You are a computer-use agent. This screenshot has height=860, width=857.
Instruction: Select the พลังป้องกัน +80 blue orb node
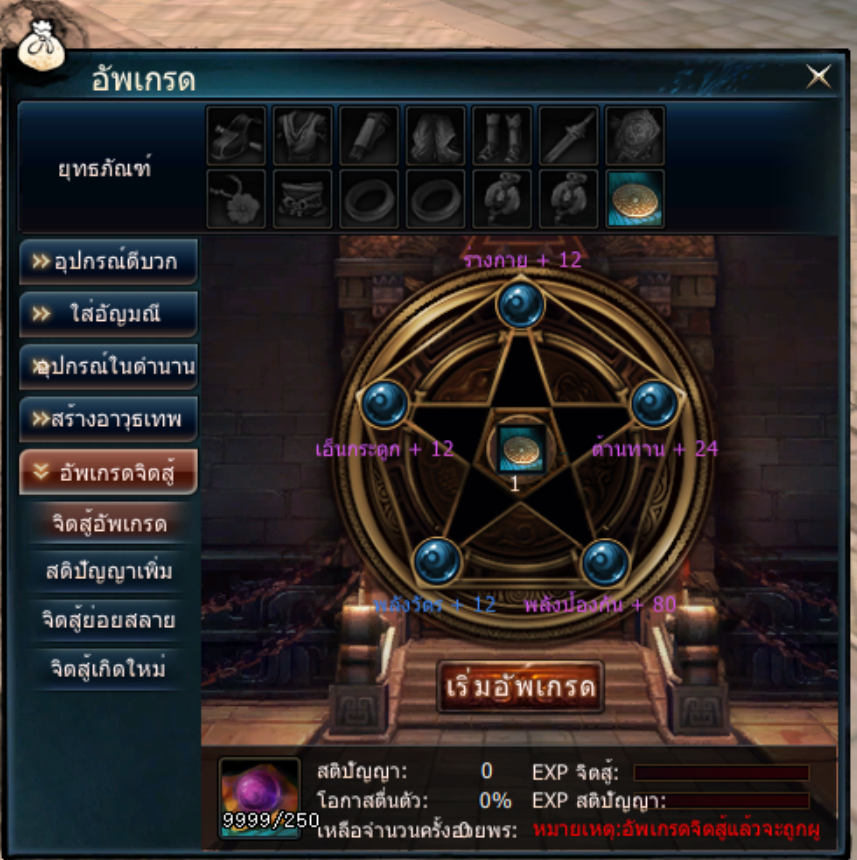point(605,561)
